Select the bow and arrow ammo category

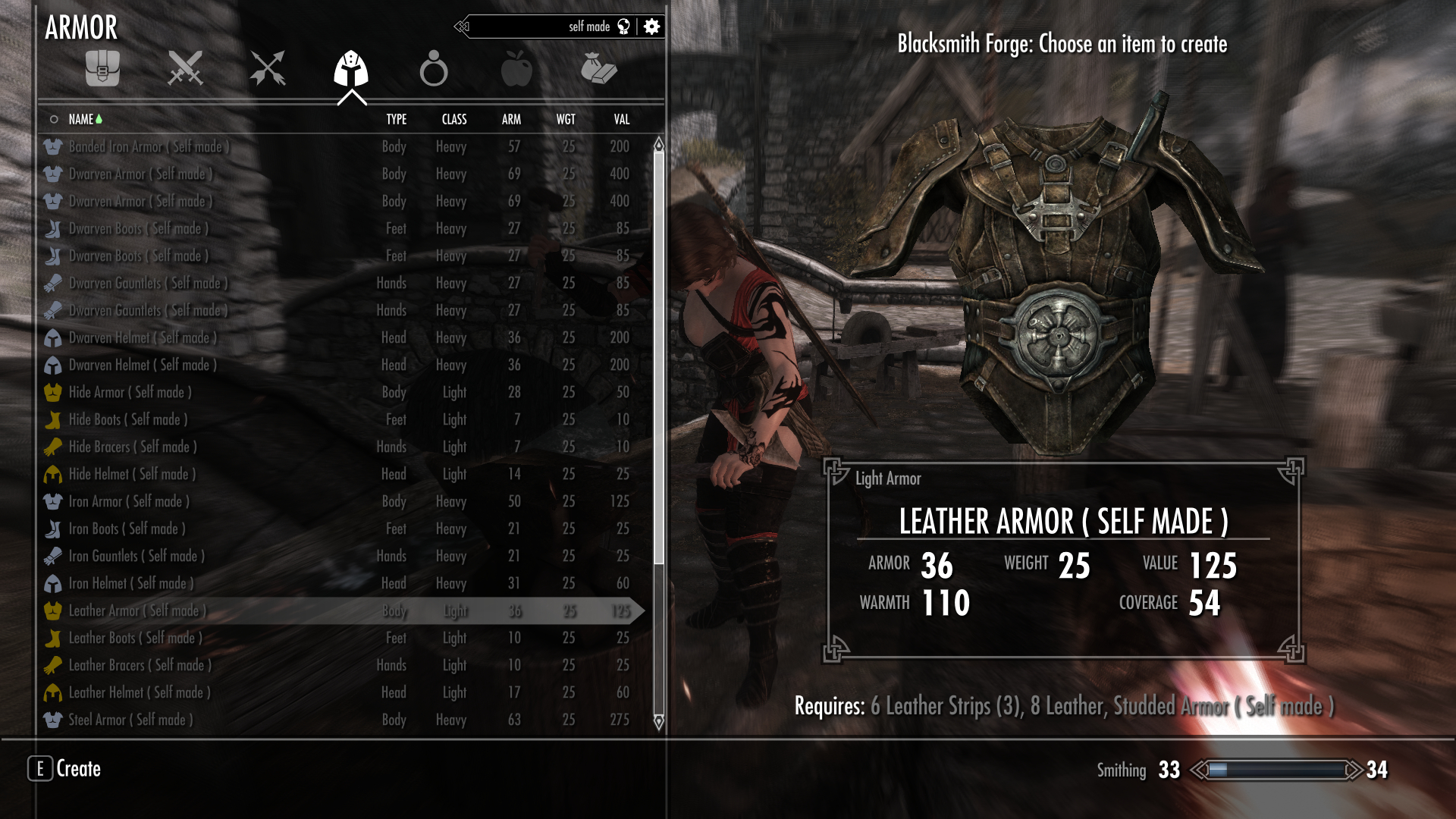coord(268,69)
